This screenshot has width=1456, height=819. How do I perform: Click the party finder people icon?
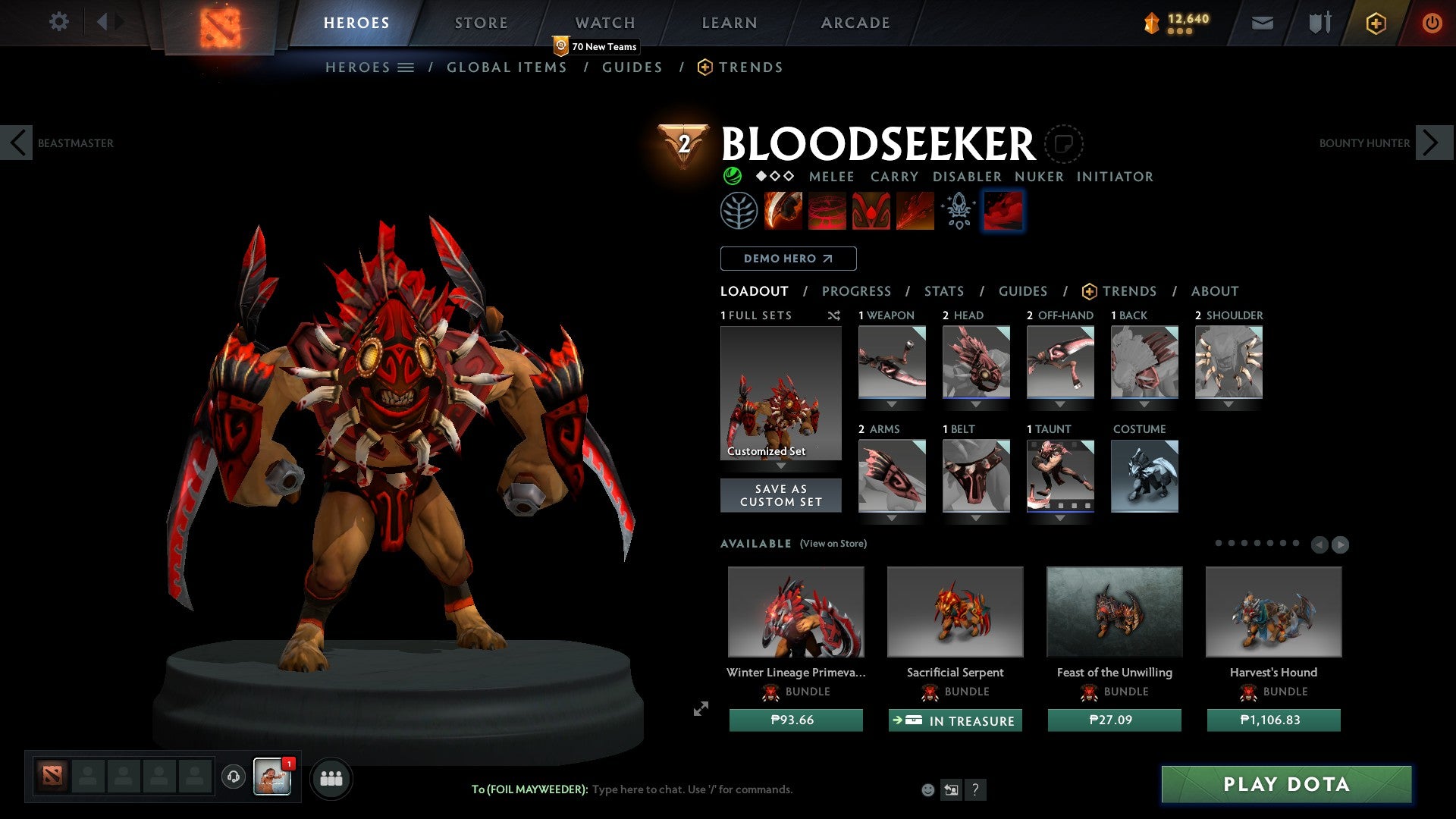[x=331, y=777]
